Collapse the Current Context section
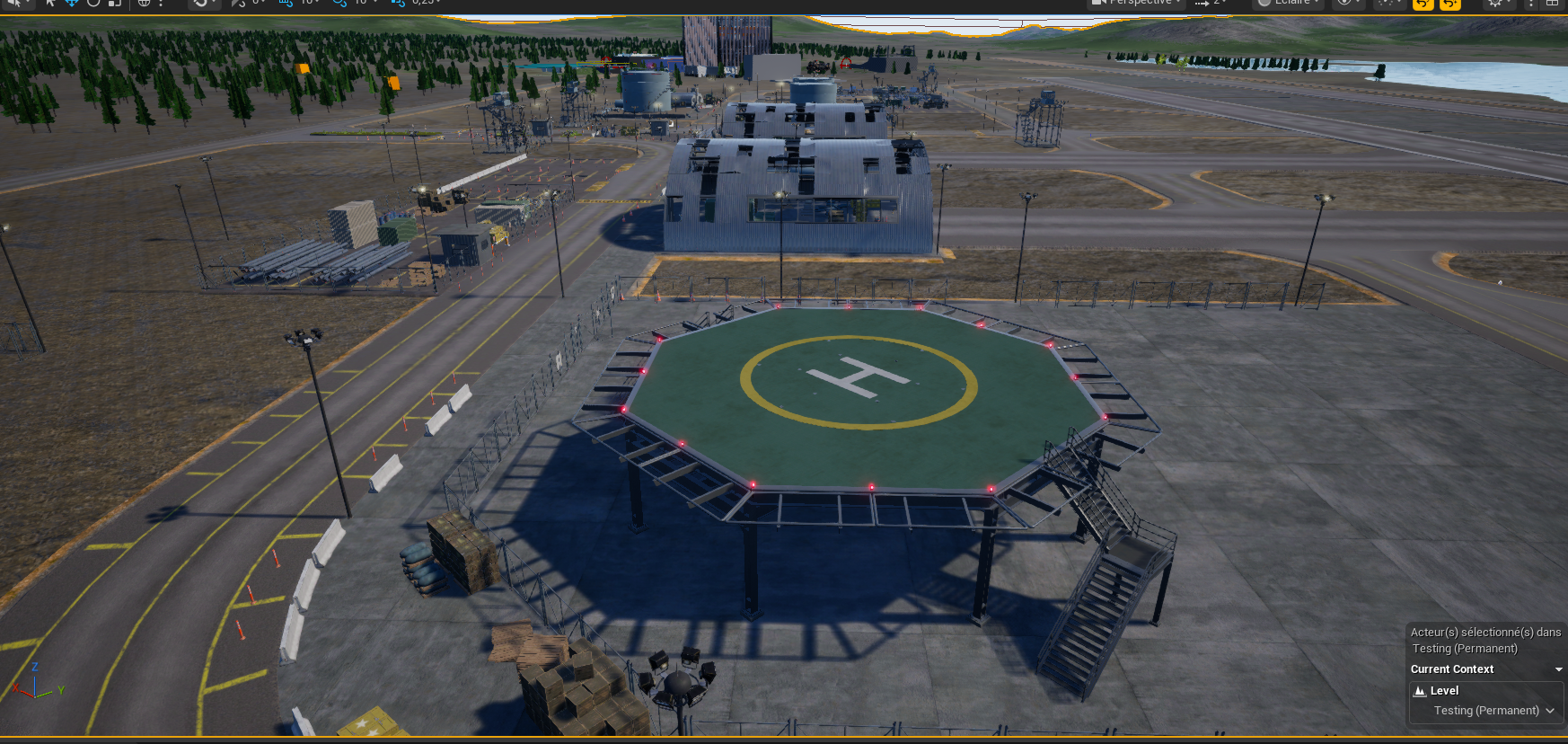Viewport: 1568px width, 744px height. click(x=1558, y=669)
